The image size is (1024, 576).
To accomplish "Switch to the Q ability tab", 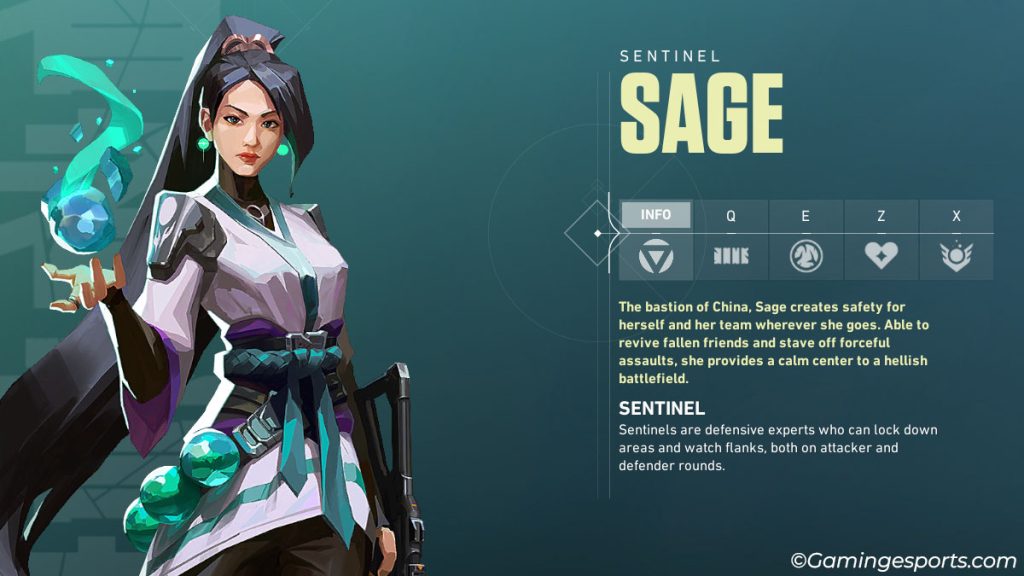I will click(x=731, y=215).
